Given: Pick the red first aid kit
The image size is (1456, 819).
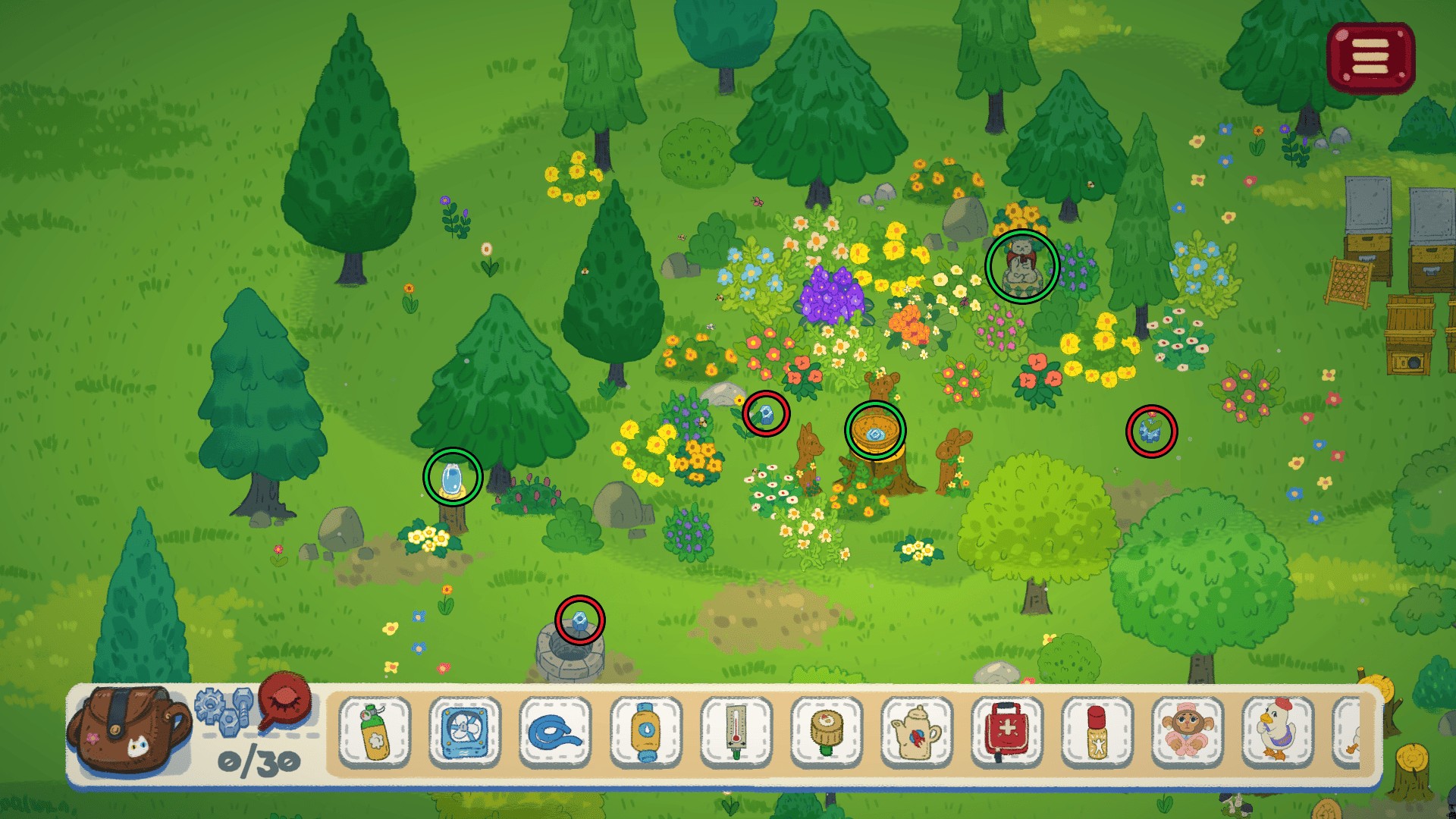Looking at the screenshot, I should [x=1007, y=733].
